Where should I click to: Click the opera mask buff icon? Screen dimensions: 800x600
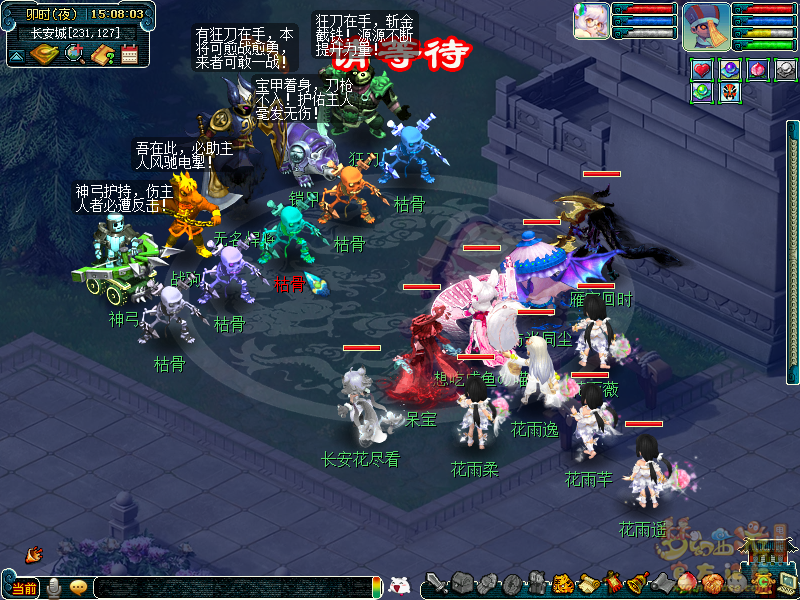(731, 92)
